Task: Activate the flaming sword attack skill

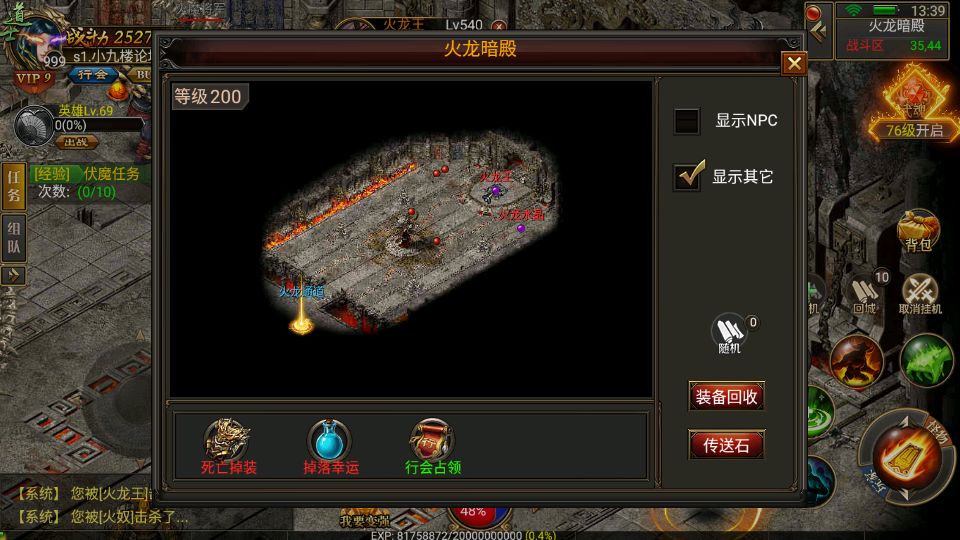Action: click(x=904, y=456)
